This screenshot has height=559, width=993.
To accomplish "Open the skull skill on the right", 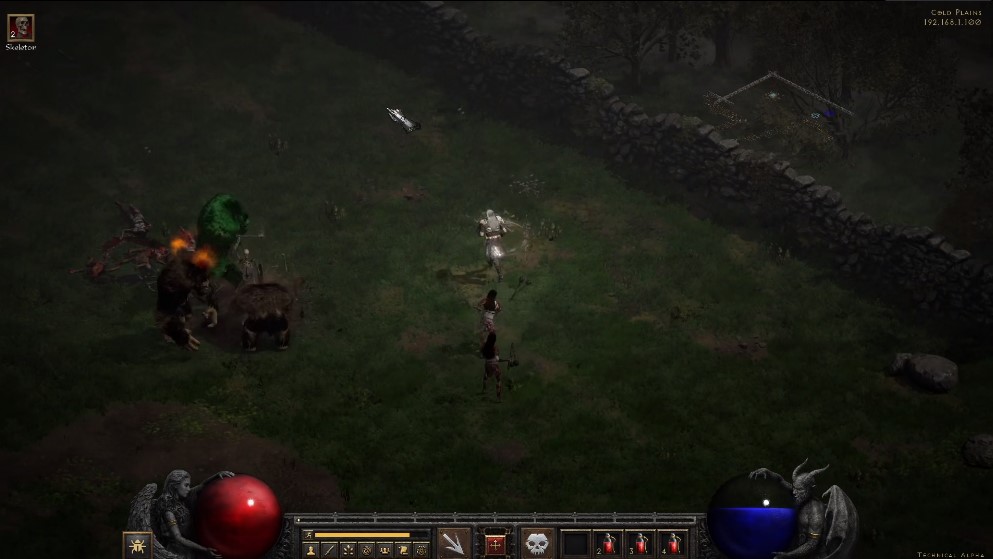I will (538, 543).
